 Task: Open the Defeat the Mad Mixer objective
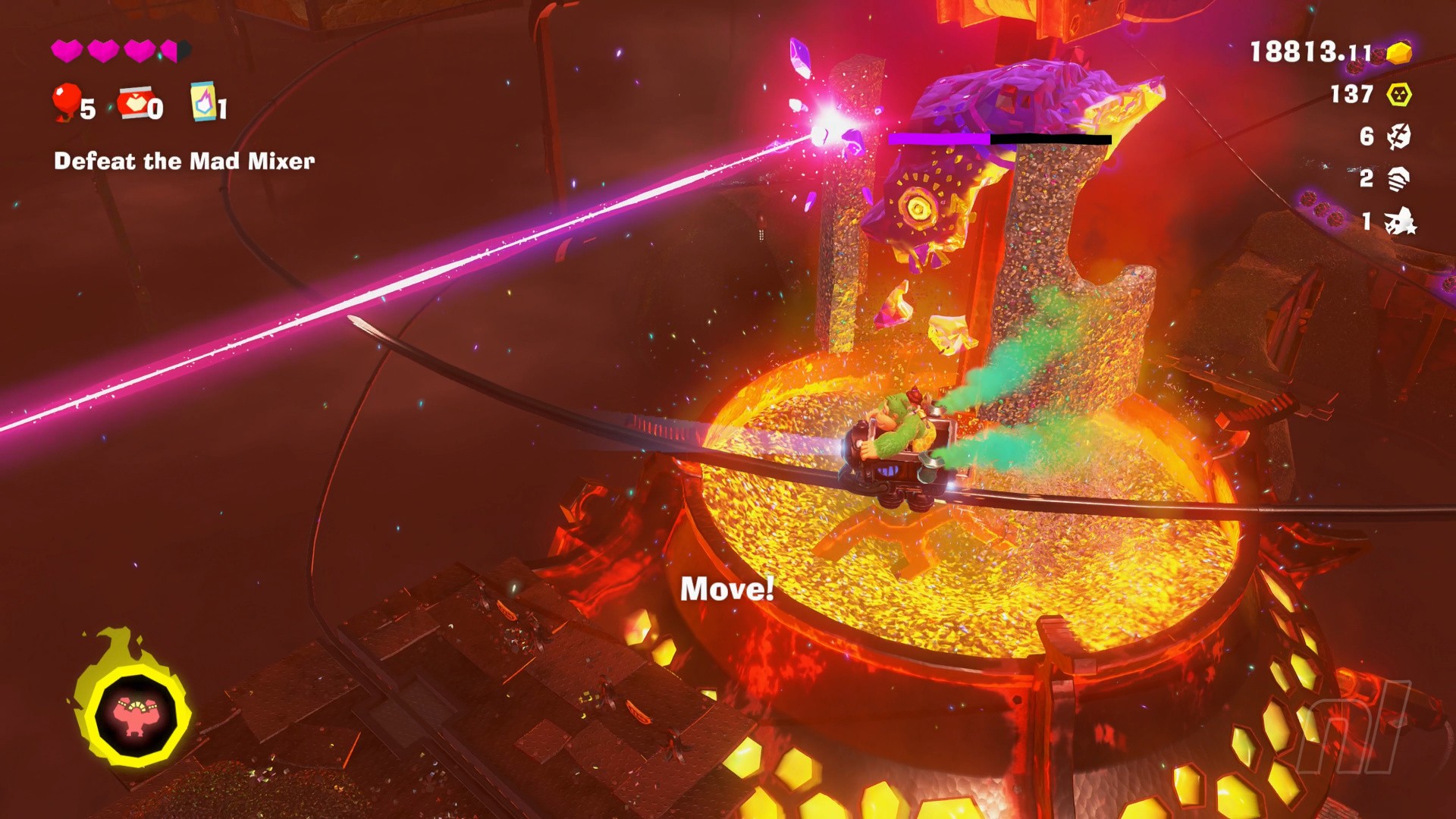pos(184,161)
